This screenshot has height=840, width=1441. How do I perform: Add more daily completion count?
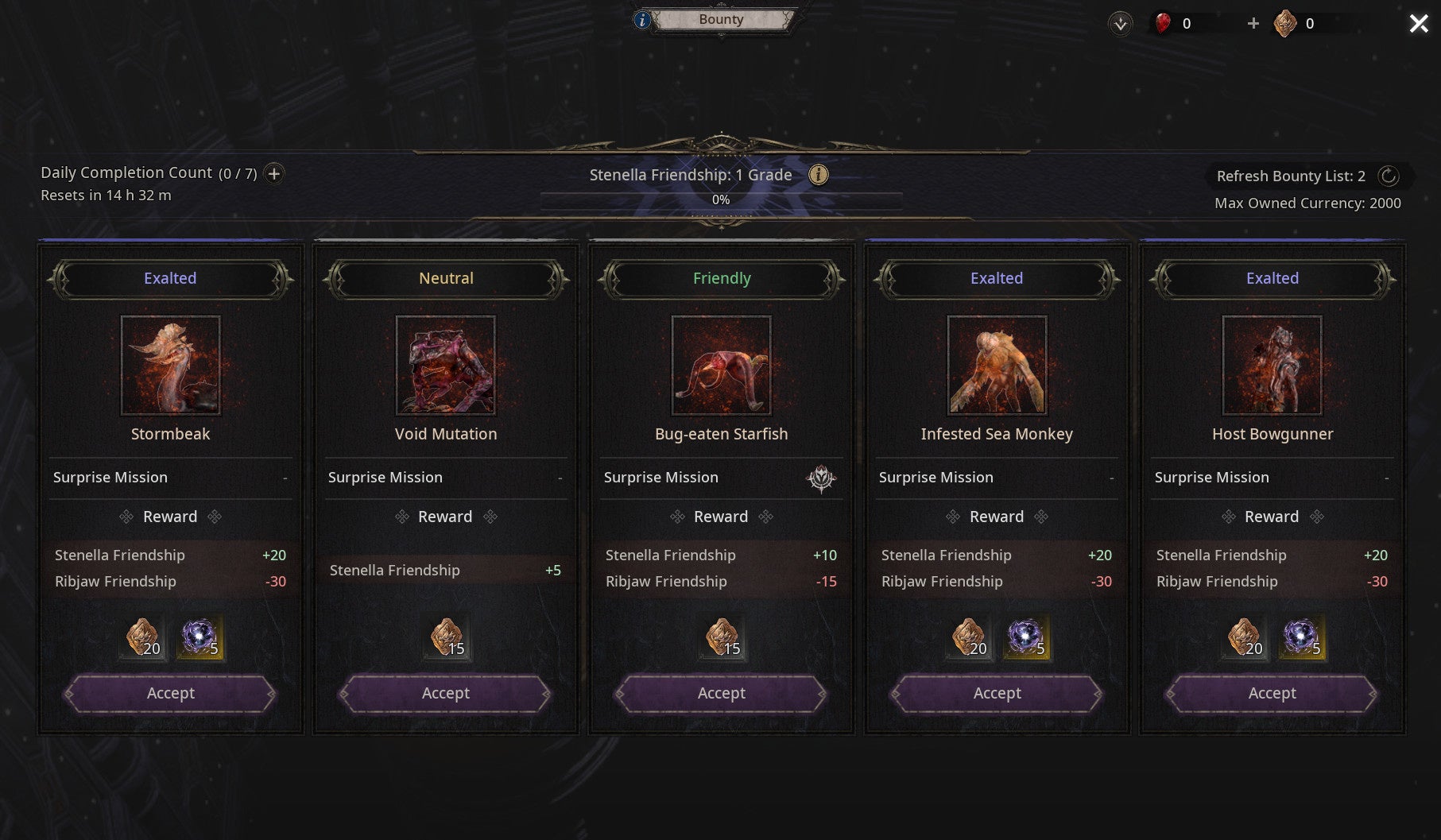[274, 173]
